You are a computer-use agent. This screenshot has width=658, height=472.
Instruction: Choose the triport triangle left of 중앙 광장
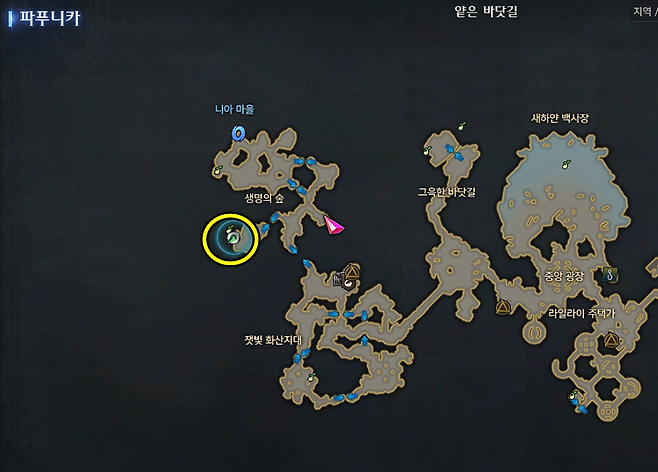[502, 307]
